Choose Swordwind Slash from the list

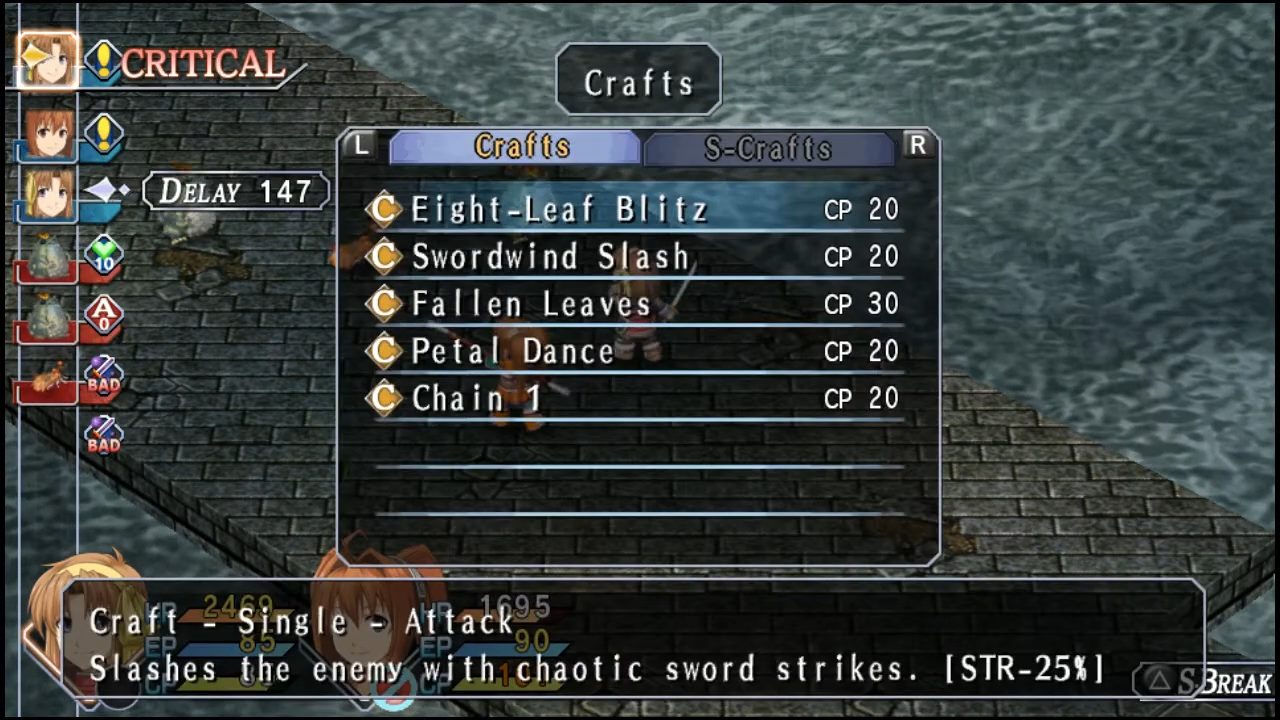[x=551, y=257]
